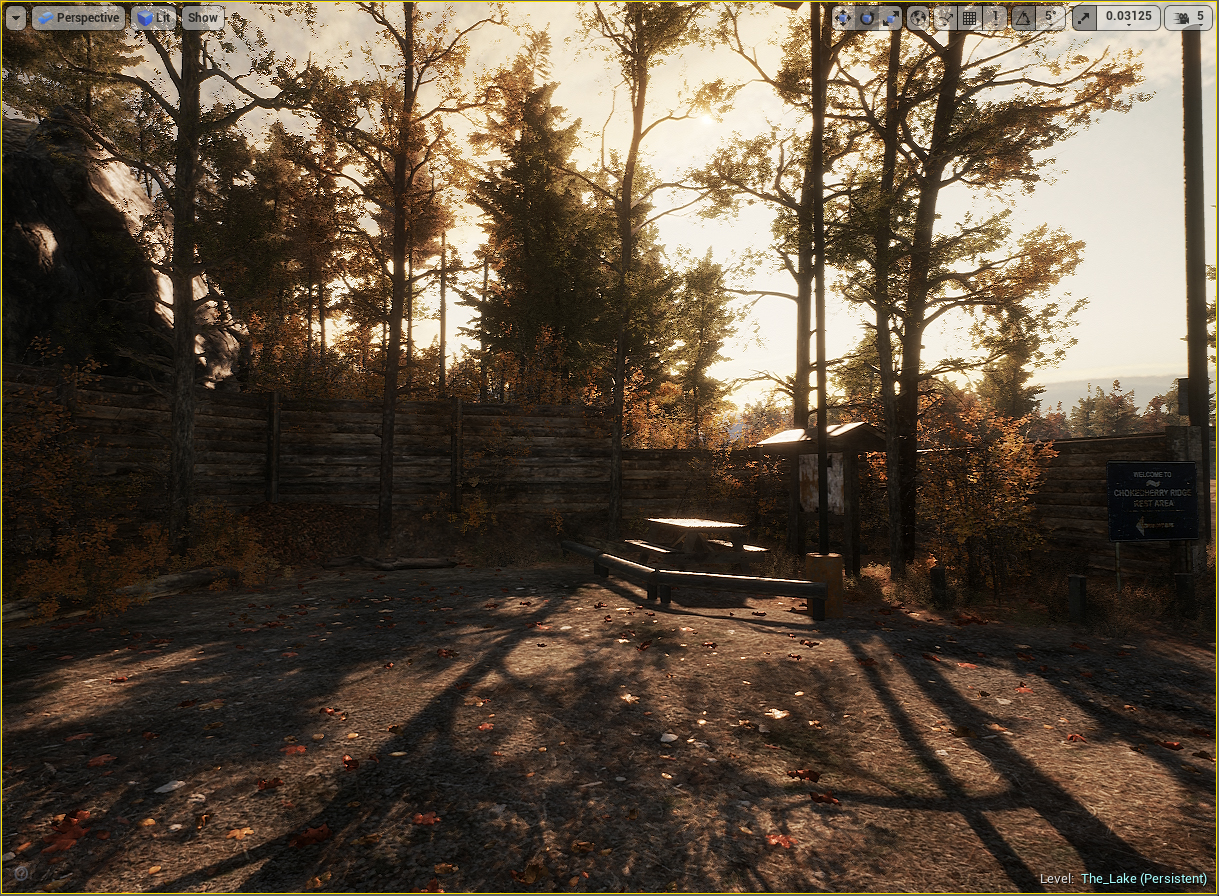This screenshot has height=896, width=1219.
Task: Toggle scale snapping arrow icon
Action: 1084,18
